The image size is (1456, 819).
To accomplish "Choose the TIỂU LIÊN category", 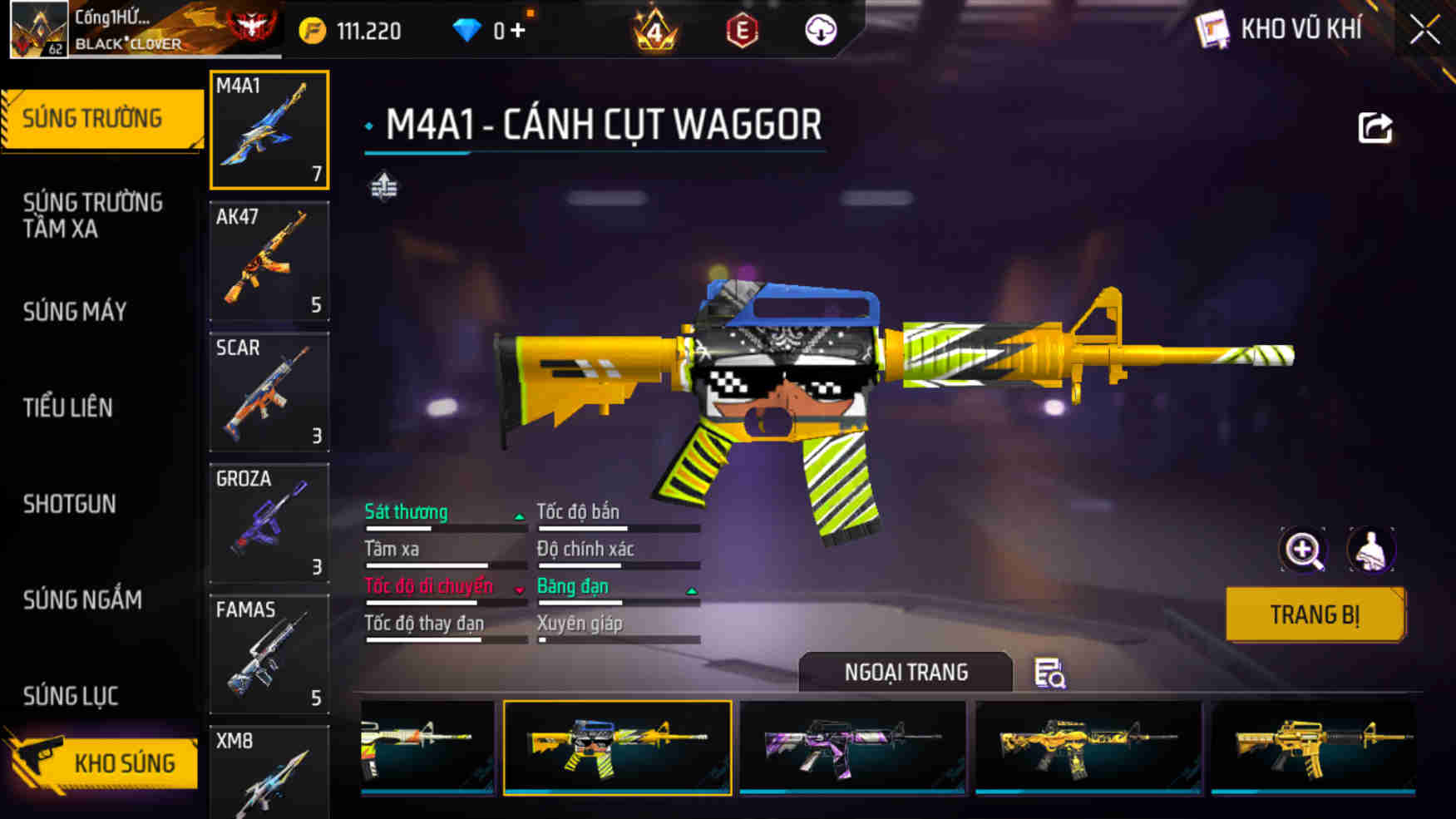I will tap(67, 407).
